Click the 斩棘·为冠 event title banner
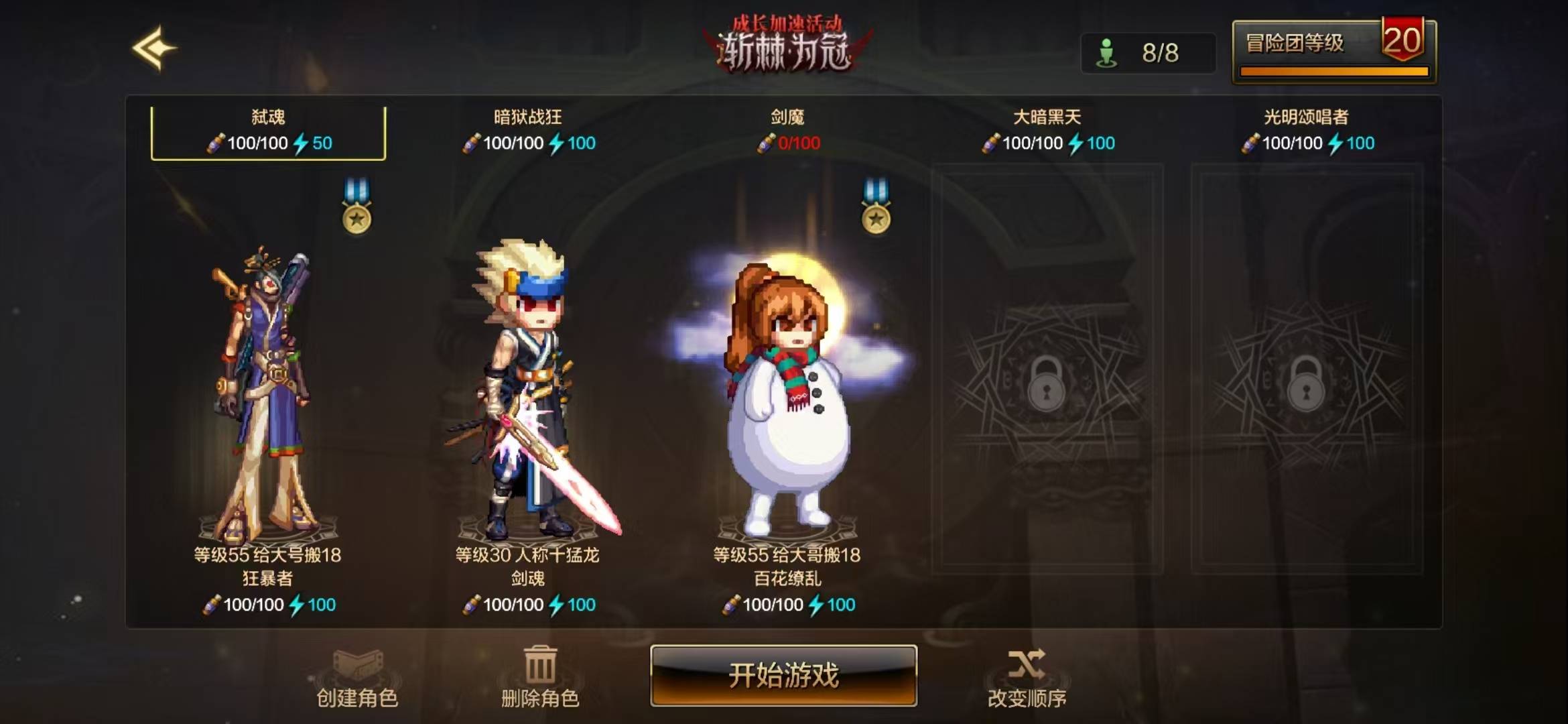The width and height of the screenshot is (1568, 724). (x=784, y=47)
